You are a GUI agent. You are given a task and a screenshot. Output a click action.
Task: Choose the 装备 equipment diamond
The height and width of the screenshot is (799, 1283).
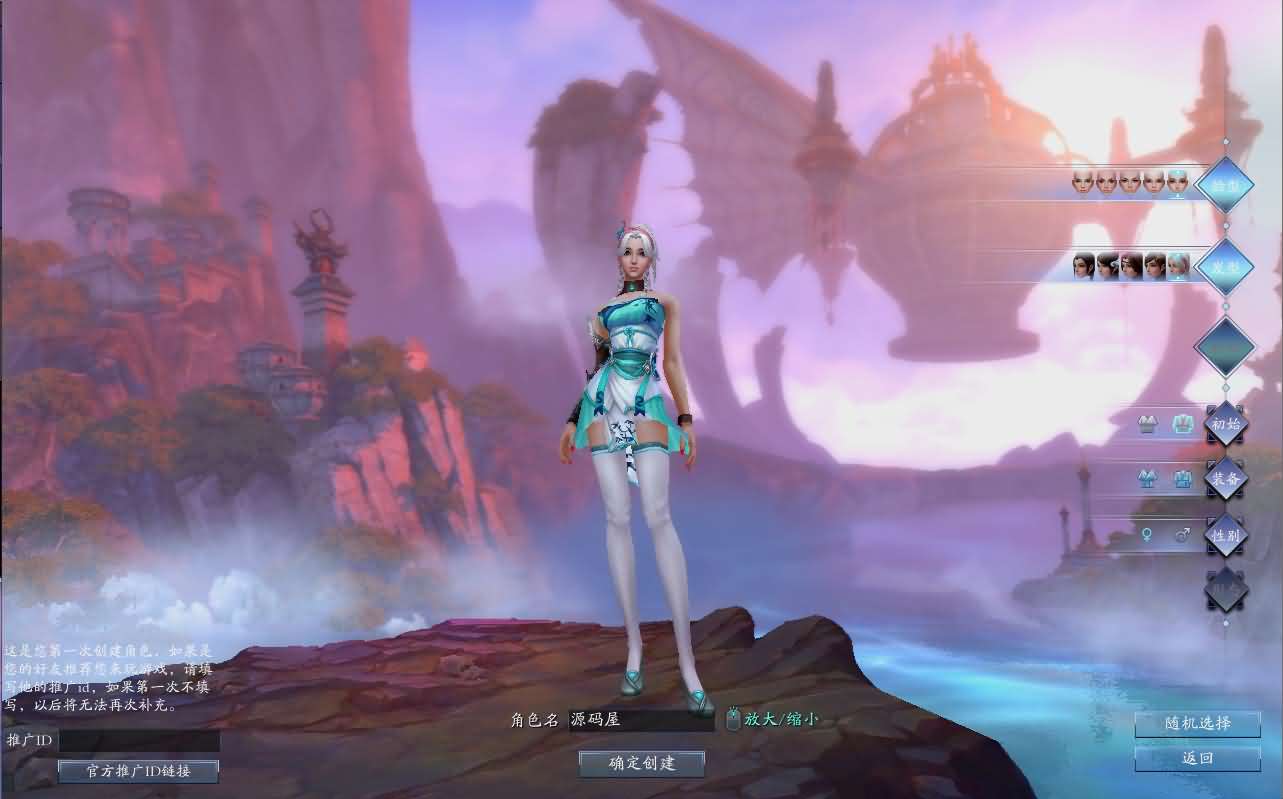pyautogui.click(x=1226, y=478)
